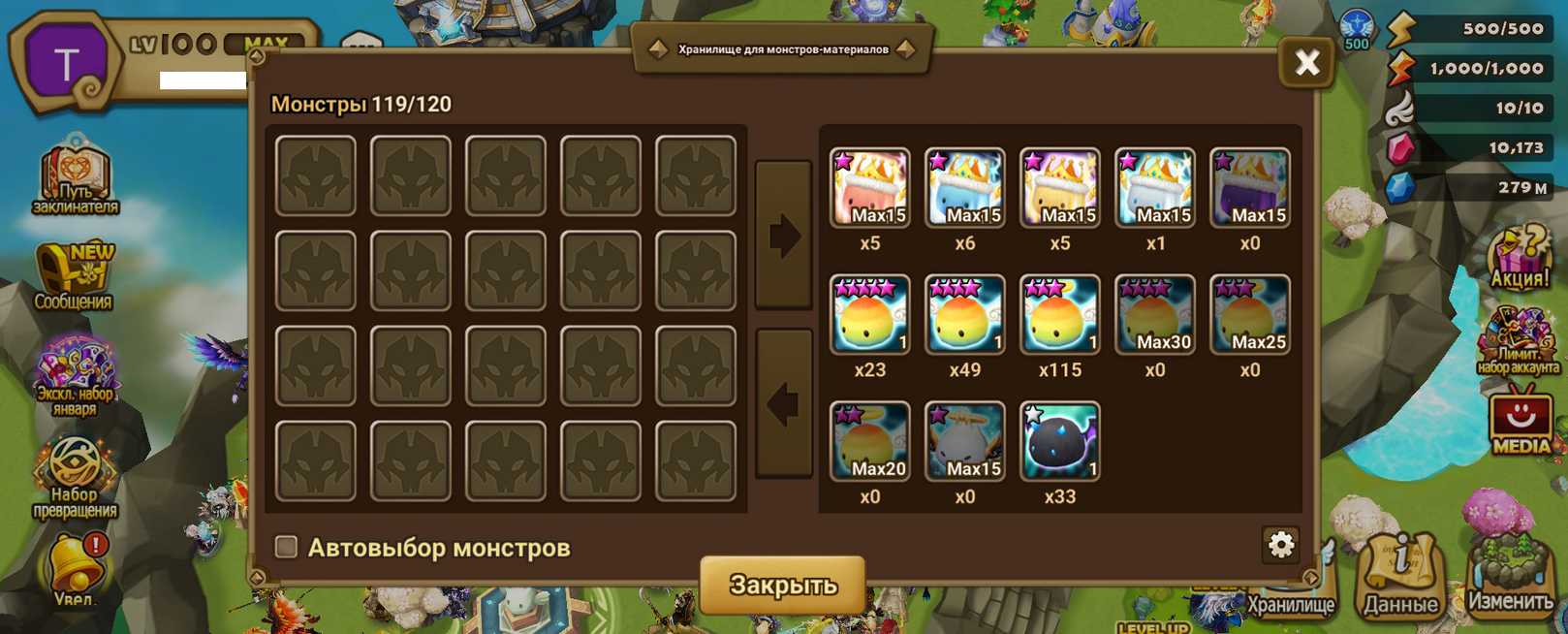This screenshot has height=634, width=1568.
Task: Select the dark devilmon with x33
Action: click(1059, 441)
